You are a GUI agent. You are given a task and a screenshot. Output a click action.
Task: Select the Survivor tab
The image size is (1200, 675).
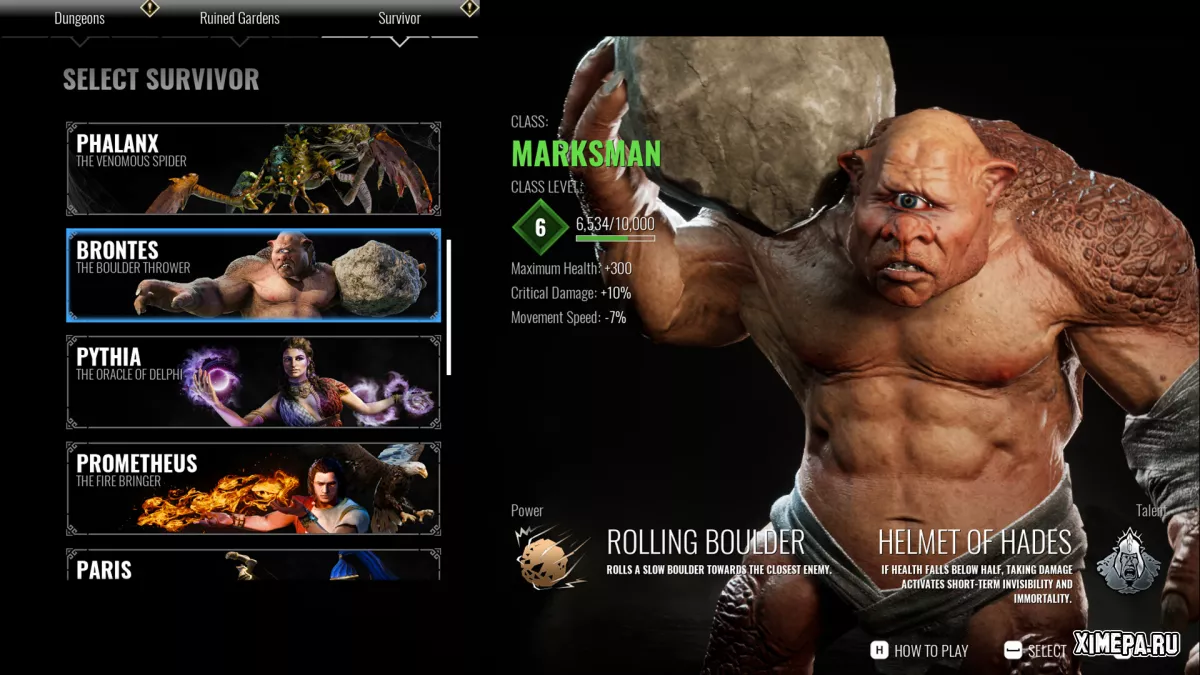tap(399, 18)
